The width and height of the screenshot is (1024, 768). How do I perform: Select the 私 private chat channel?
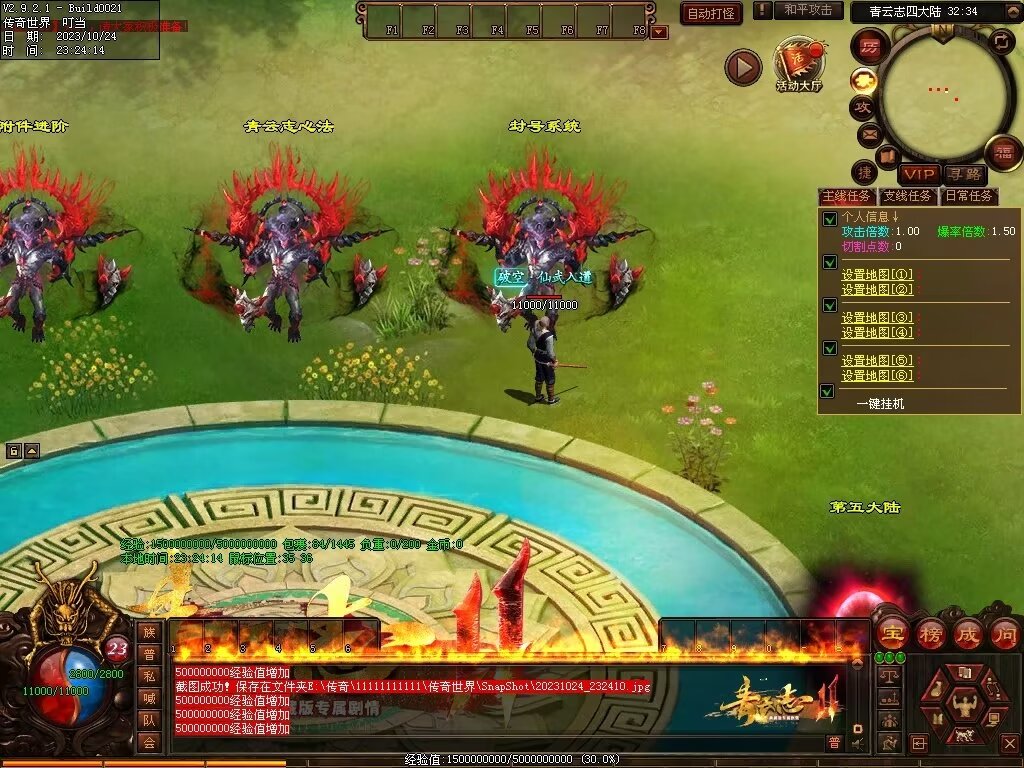(149, 675)
